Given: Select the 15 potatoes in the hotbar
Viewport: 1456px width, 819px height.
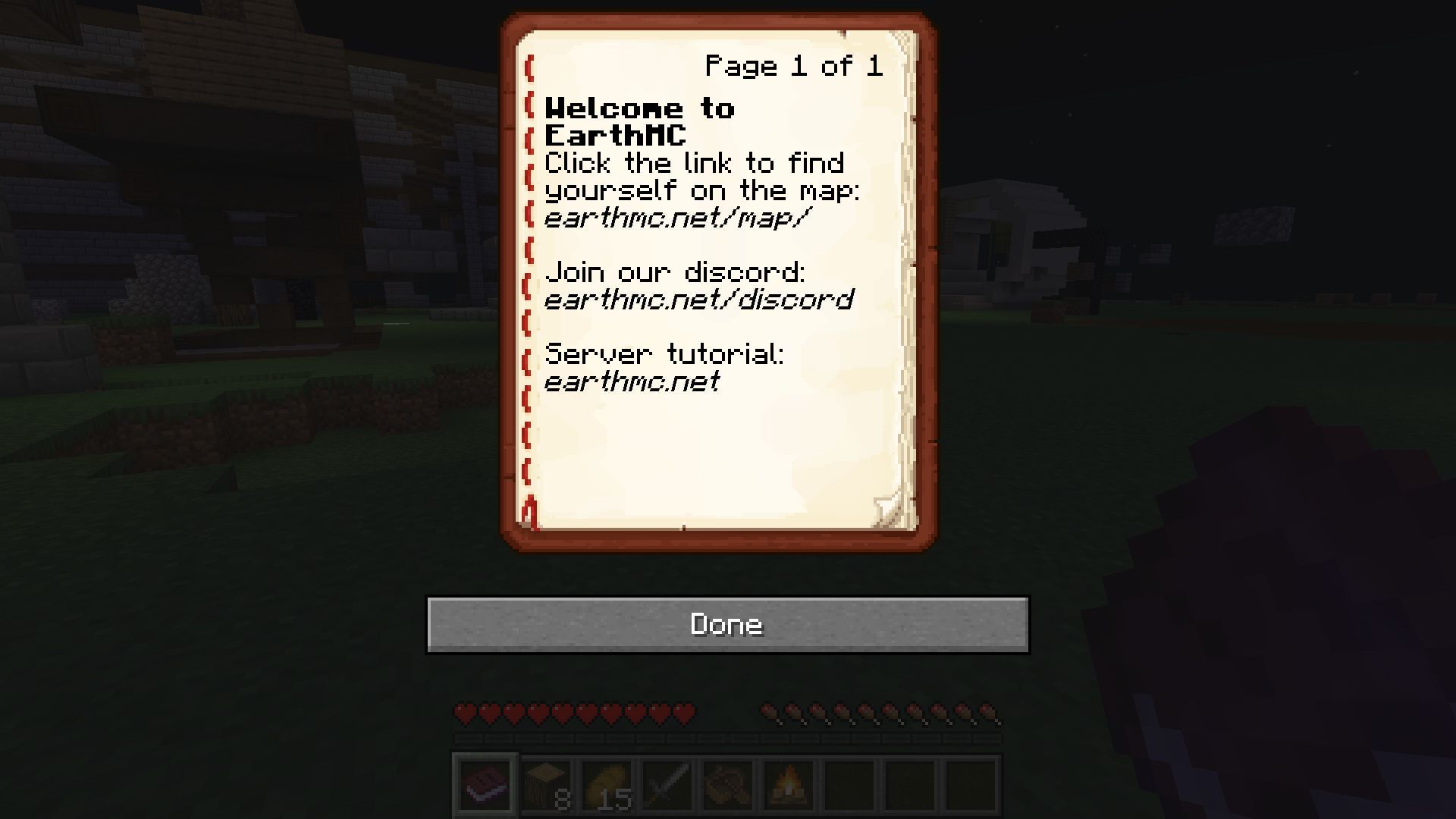Looking at the screenshot, I should (608, 785).
